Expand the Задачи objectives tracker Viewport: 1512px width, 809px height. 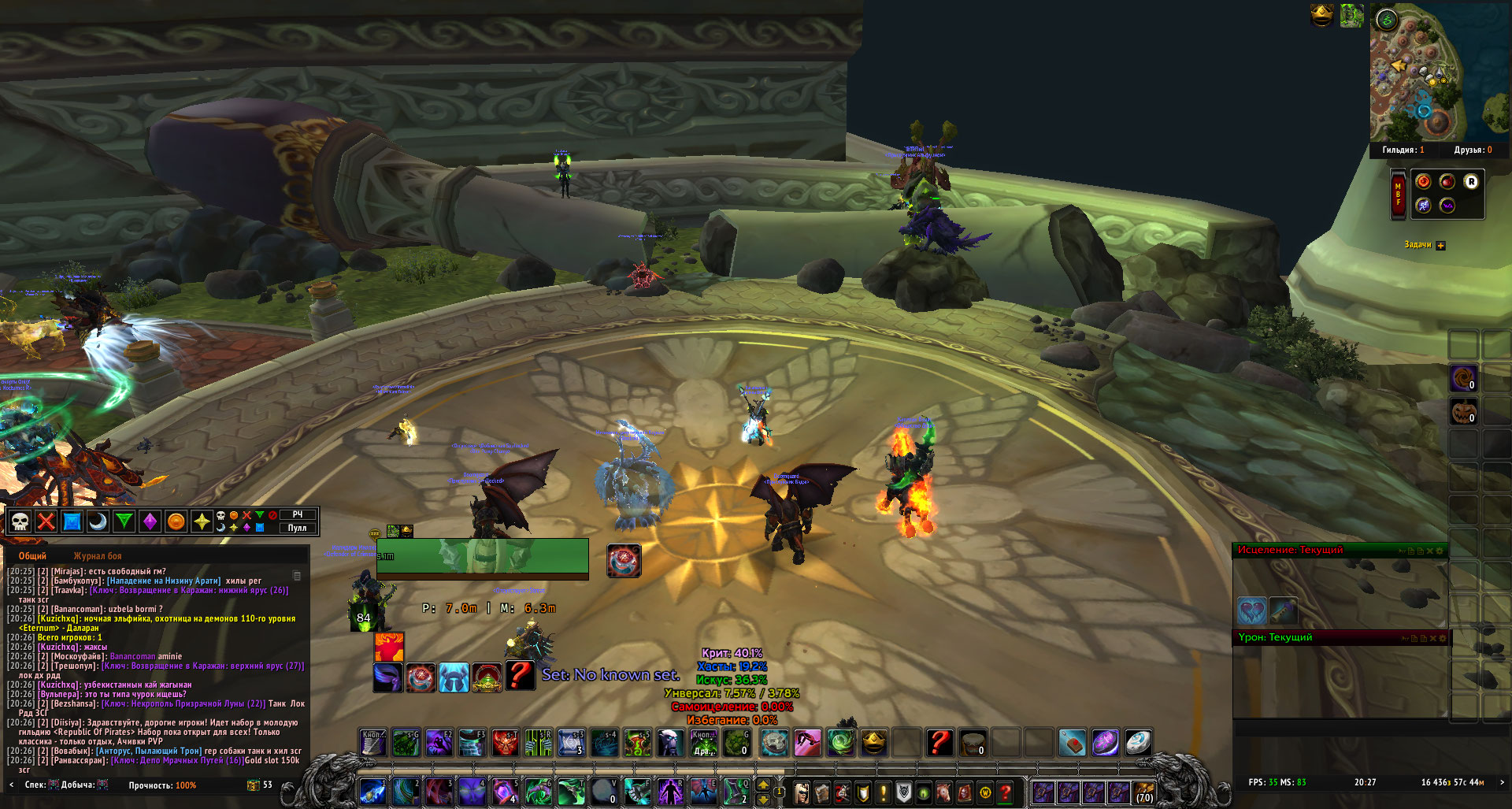point(1440,245)
